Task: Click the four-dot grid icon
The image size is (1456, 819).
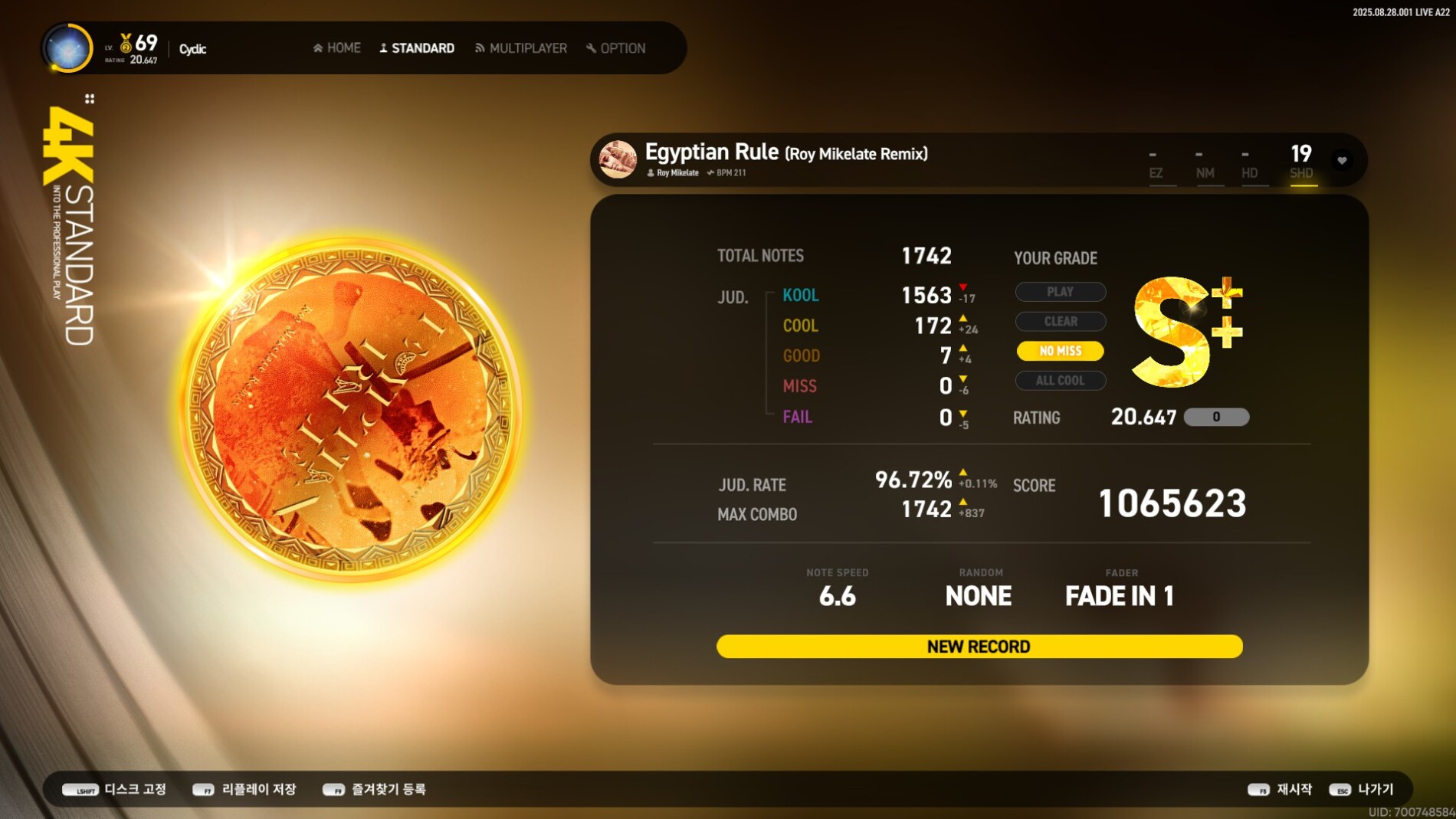Action: tap(90, 99)
